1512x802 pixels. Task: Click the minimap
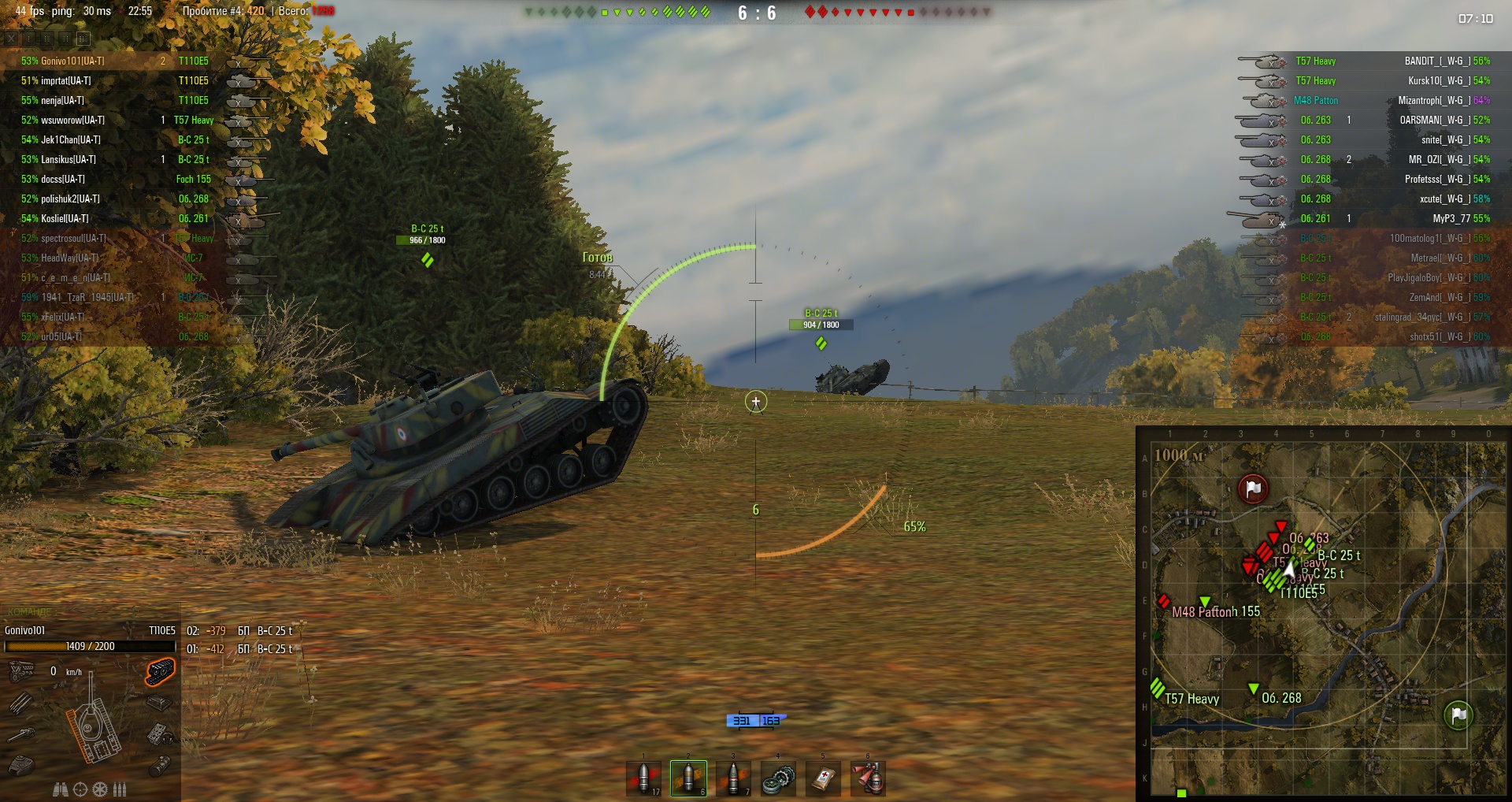(1323, 614)
